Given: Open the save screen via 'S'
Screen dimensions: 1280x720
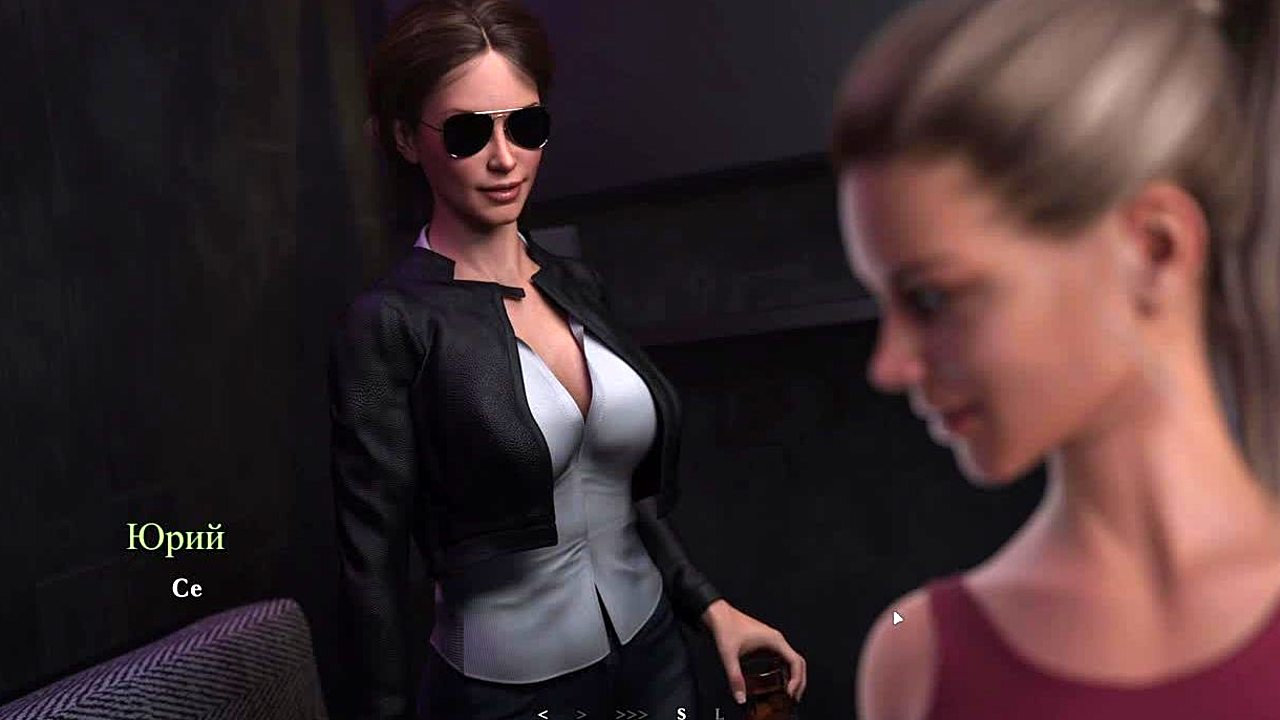Looking at the screenshot, I should (x=682, y=714).
